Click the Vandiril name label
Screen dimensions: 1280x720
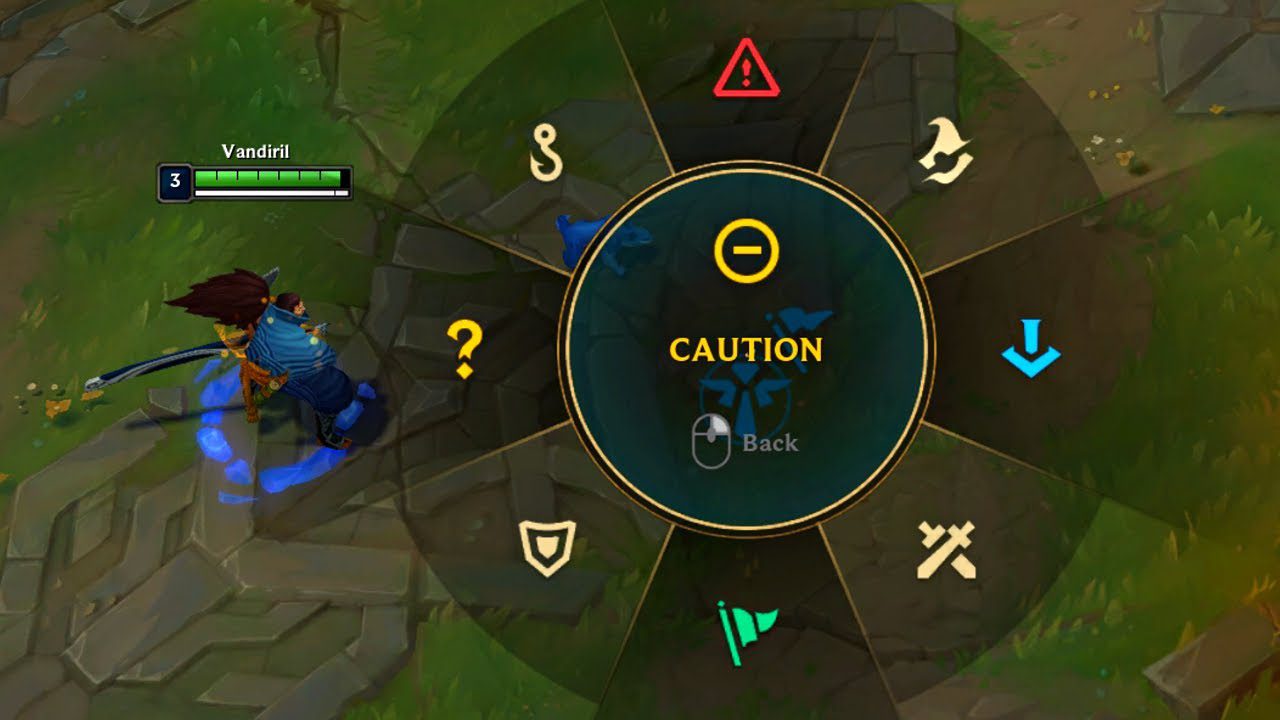tap(257, 152)
